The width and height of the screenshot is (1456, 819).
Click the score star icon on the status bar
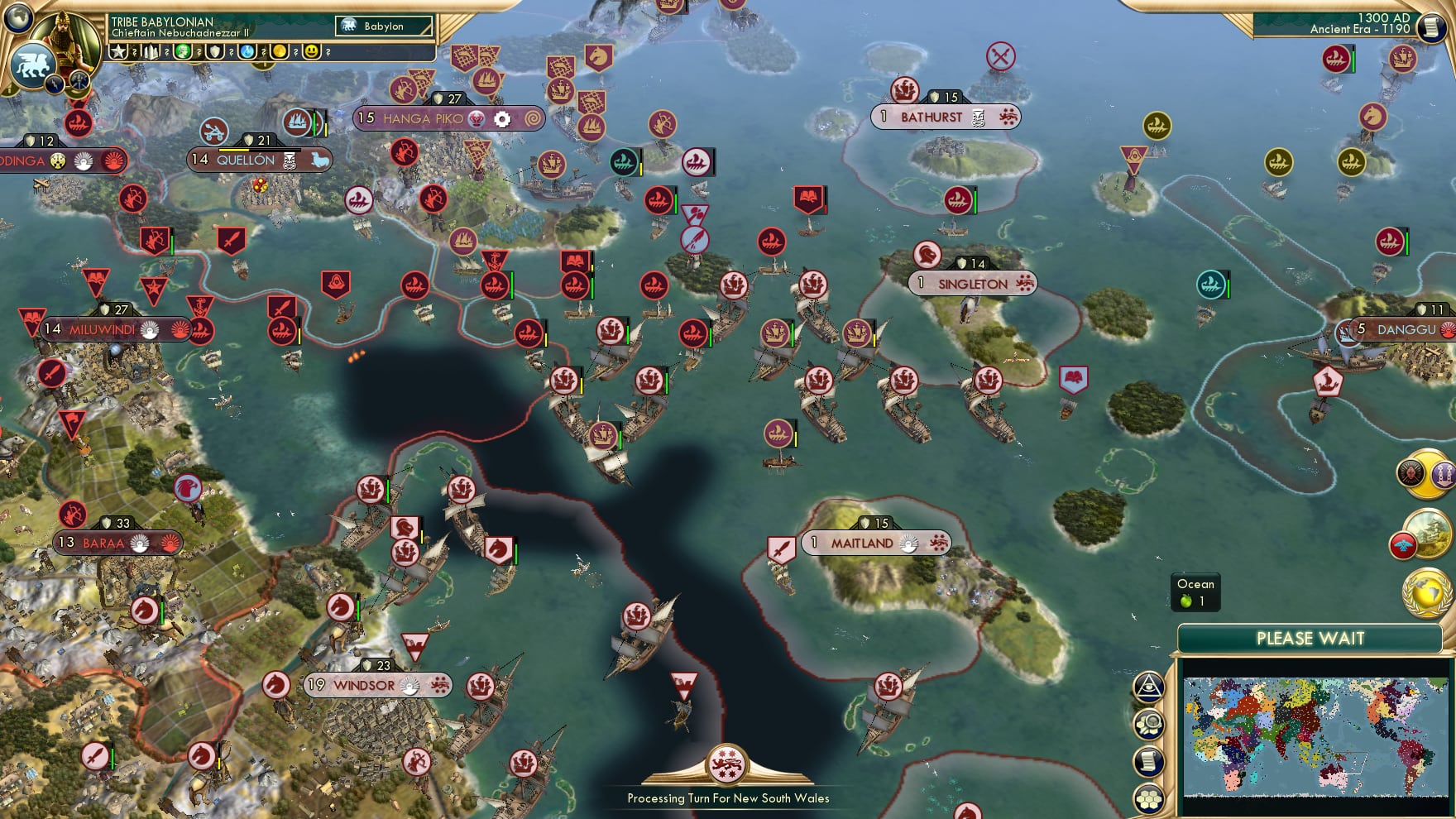click(x=118, y=52)
